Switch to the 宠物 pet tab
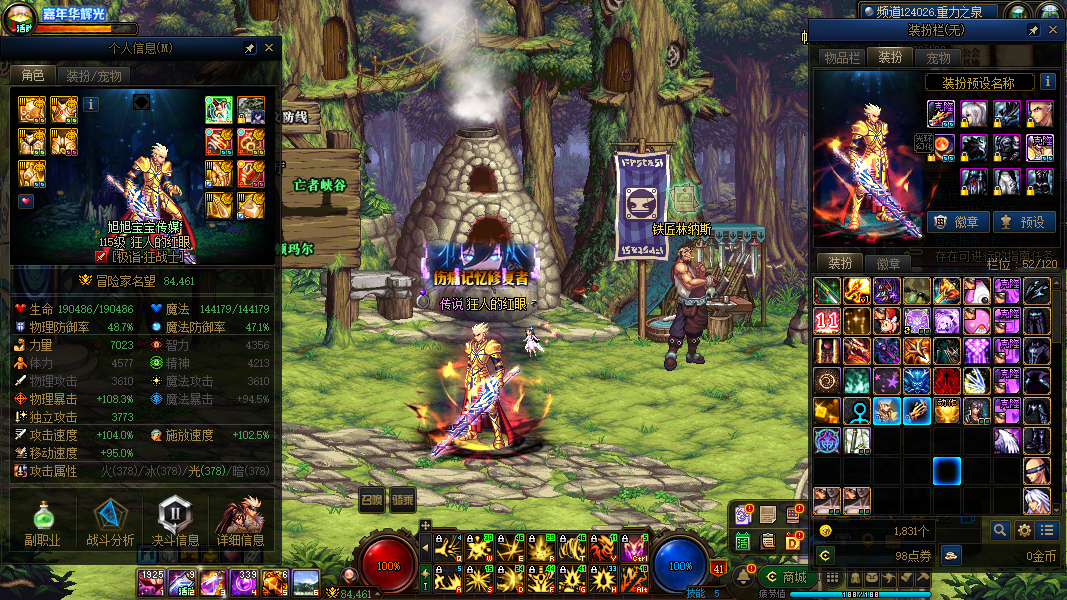This screenshot has width=1067, height=600. click(938, 58)
